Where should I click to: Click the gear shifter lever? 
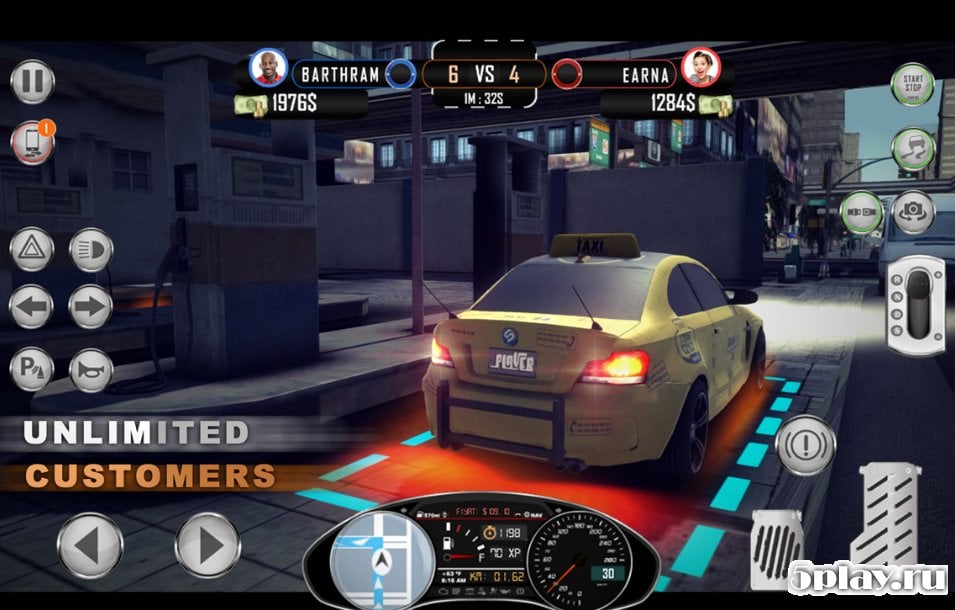915,305
